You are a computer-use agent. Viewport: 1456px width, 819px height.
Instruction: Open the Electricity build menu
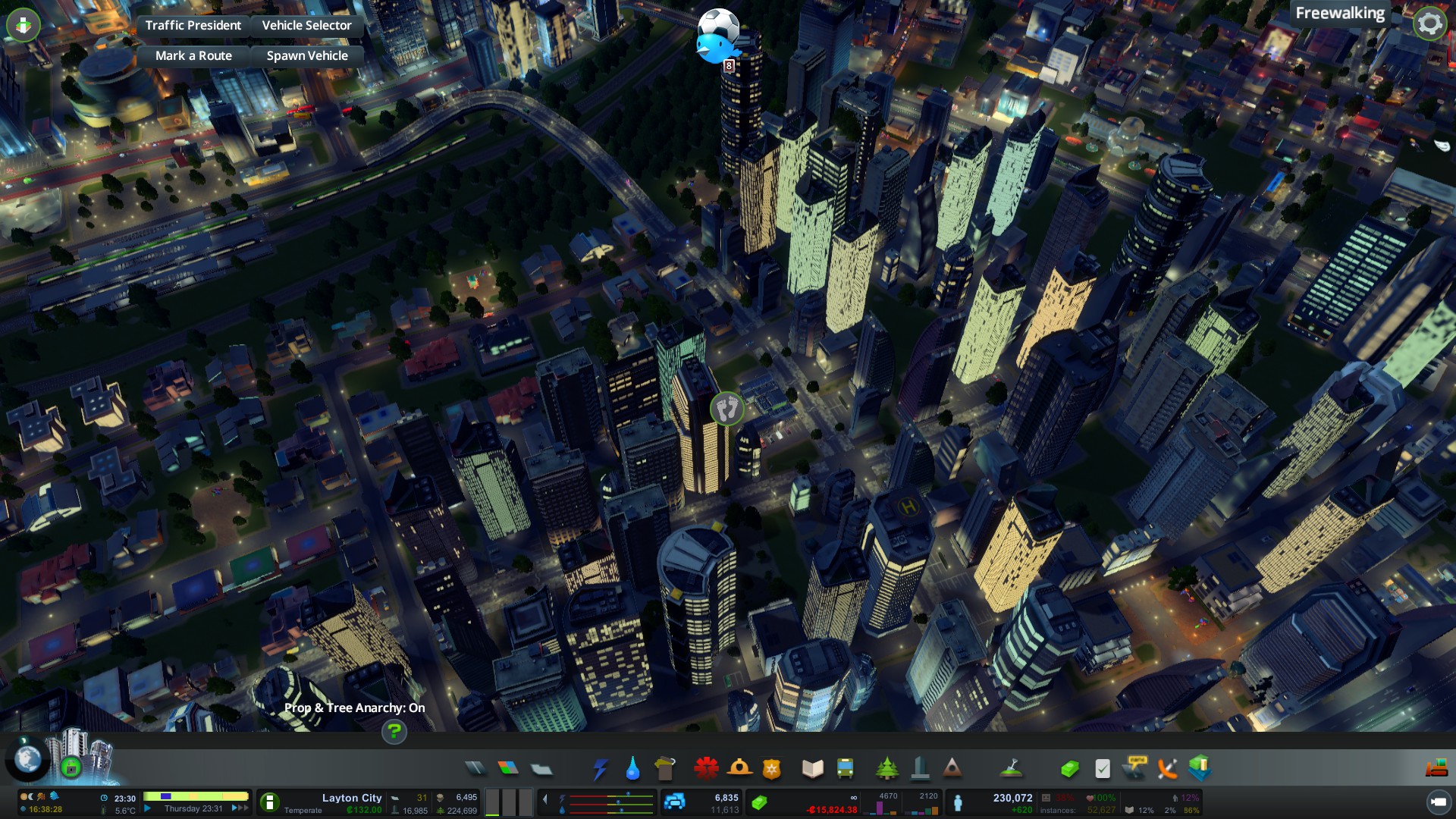coord(600,769)
